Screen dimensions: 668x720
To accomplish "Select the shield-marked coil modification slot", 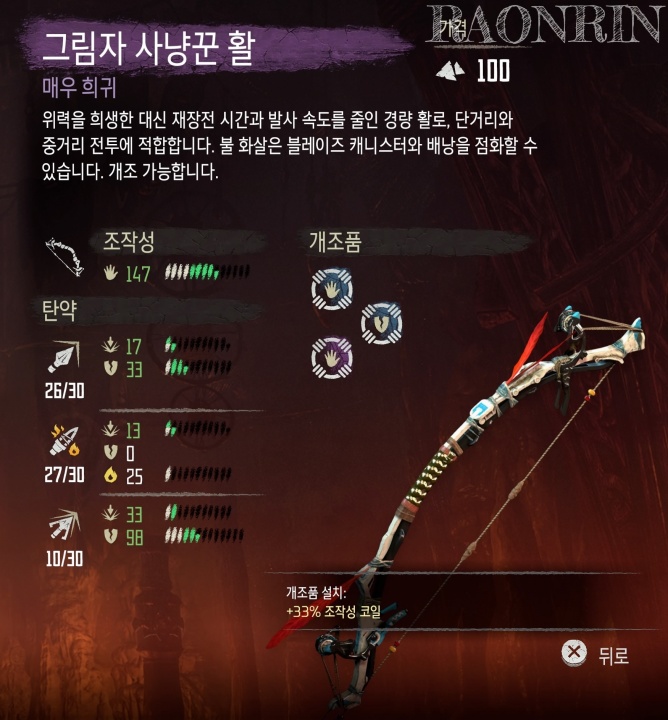I will tap(380, 322).
